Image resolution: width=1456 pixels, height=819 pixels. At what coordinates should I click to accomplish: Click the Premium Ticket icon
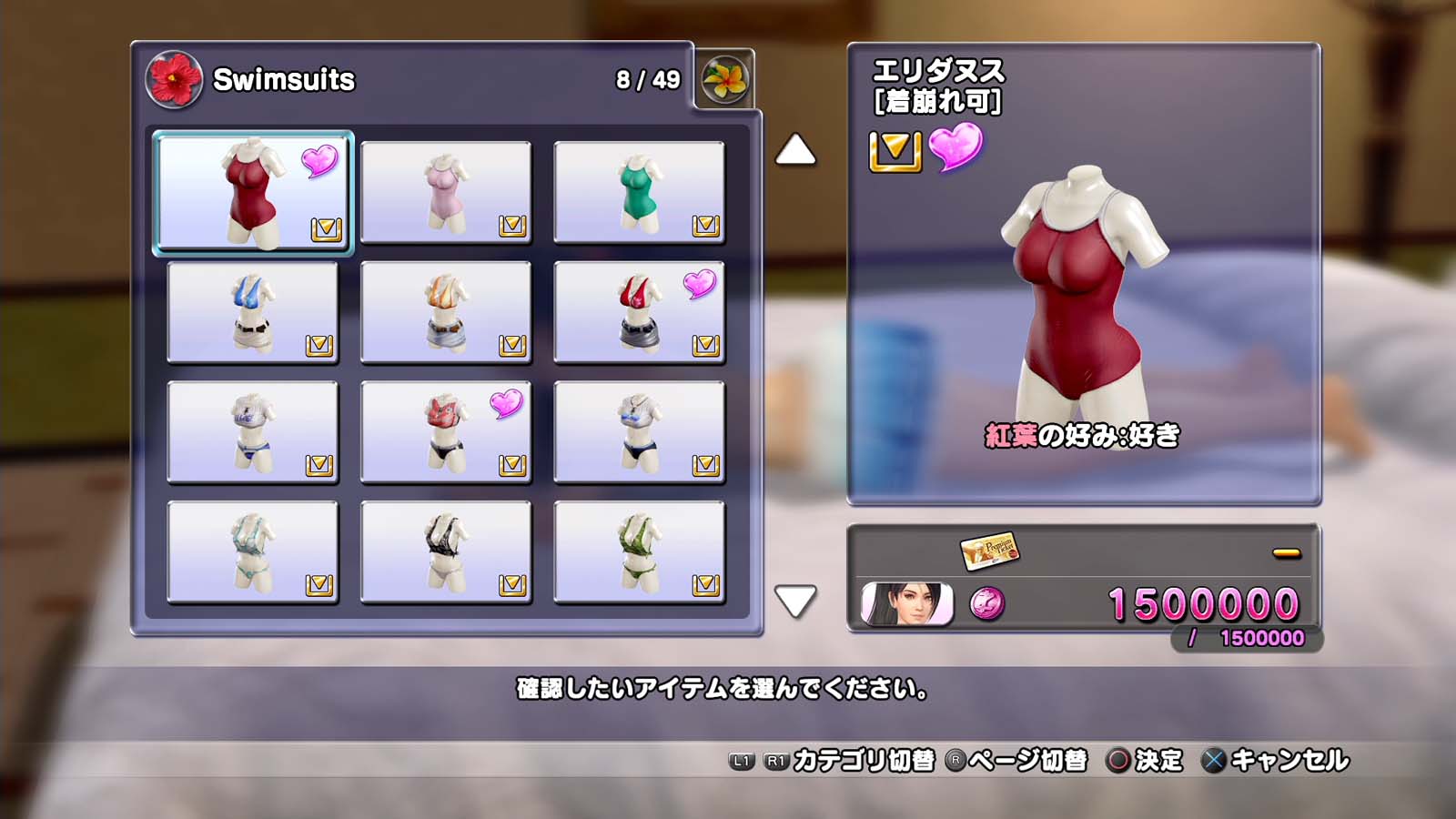click(x=988, y=551)
